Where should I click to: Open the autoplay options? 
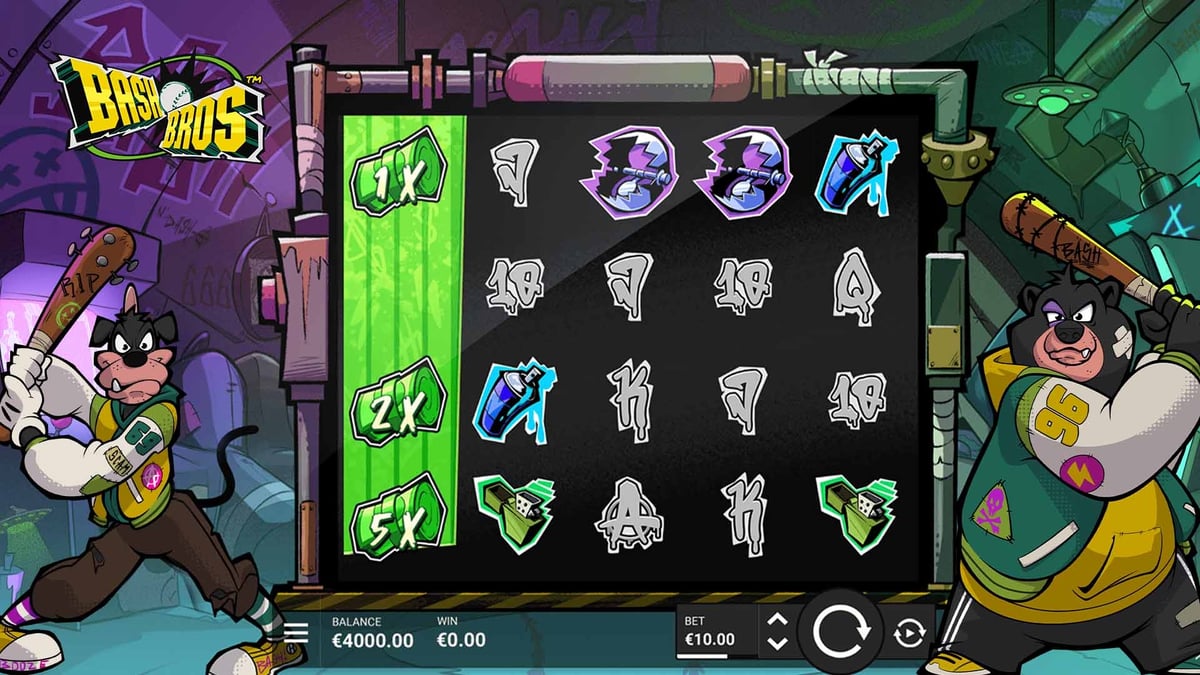tap(909, 633)
